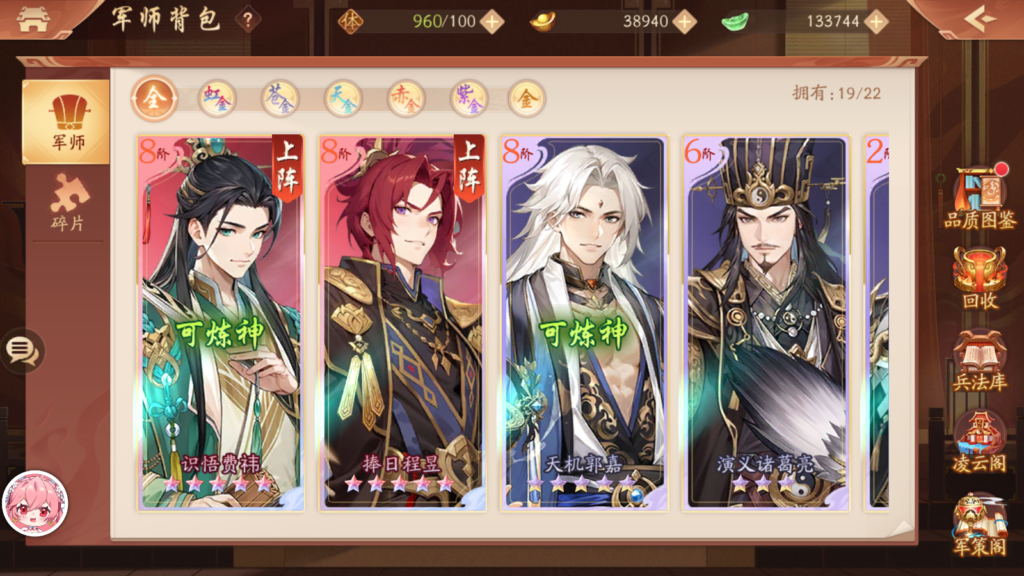Add jade currency with plus button
Viewport: 1024px width, 576px height.
point(876,21)
